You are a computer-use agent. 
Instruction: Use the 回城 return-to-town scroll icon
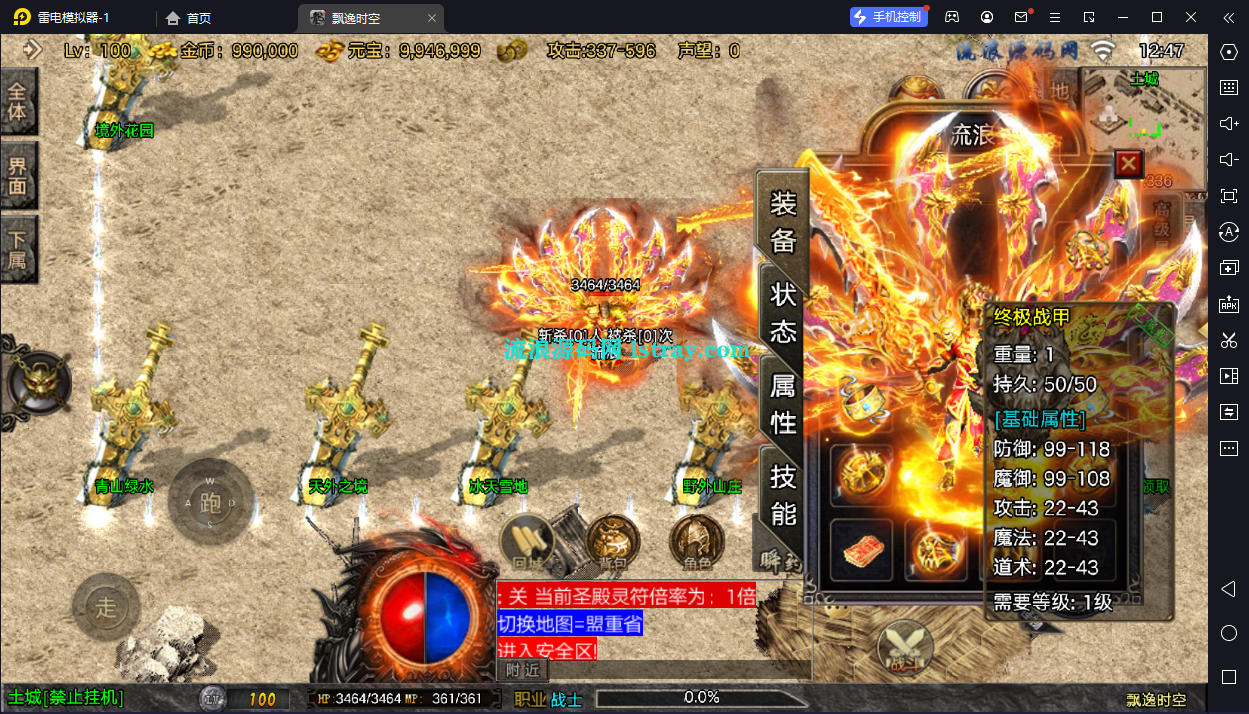pos(527,543)
